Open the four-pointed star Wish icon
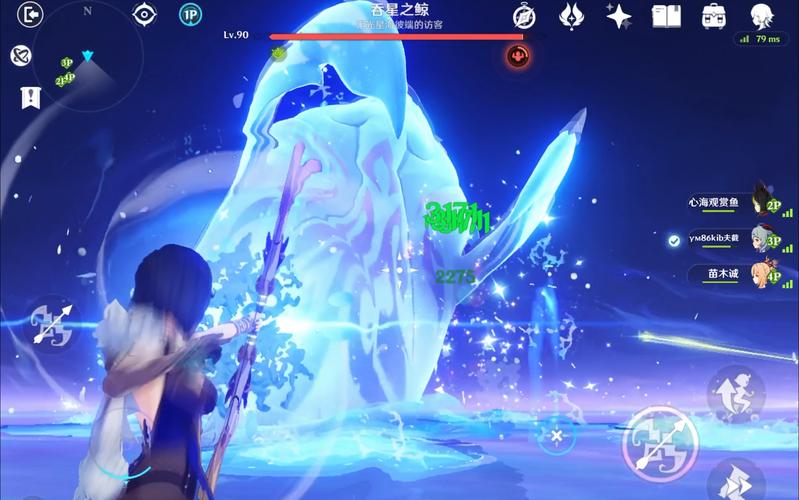Screen dimensions: 799x500 point(619,16)
